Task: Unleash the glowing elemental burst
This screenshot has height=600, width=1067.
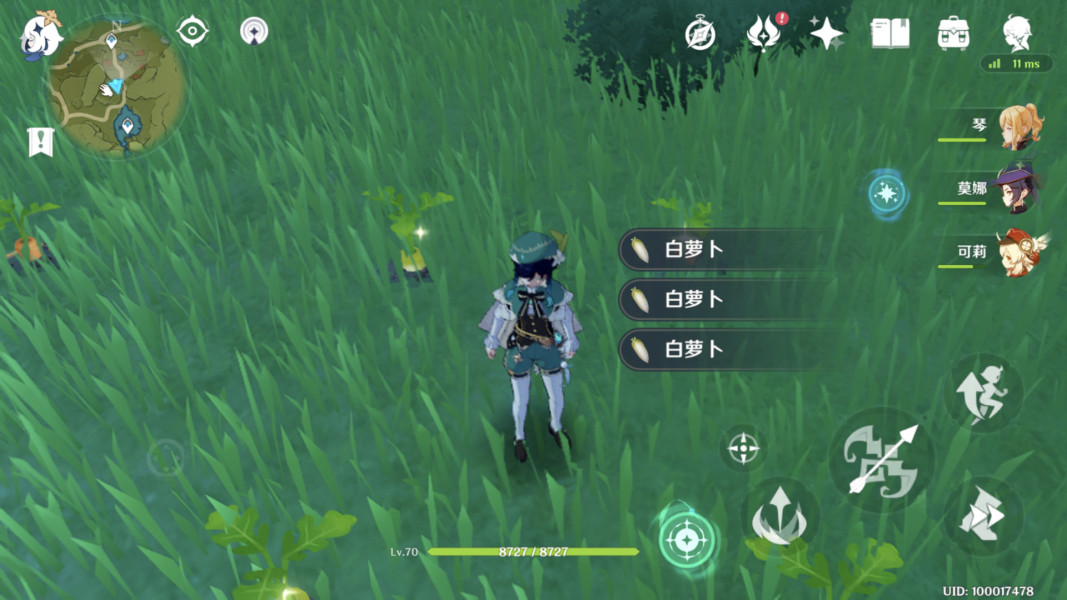Action: point(686,540)
